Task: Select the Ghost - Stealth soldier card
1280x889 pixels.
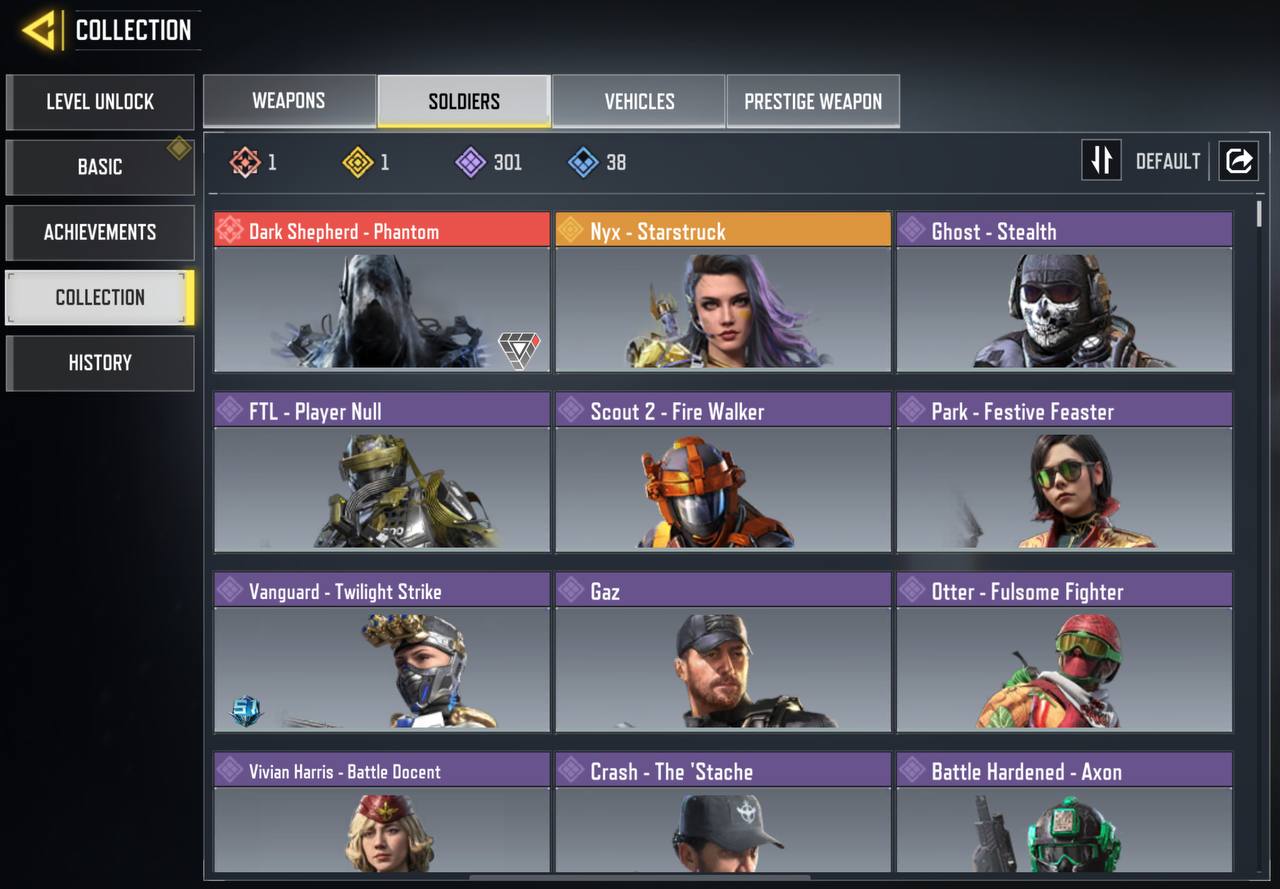Action: pos(1064,291)
